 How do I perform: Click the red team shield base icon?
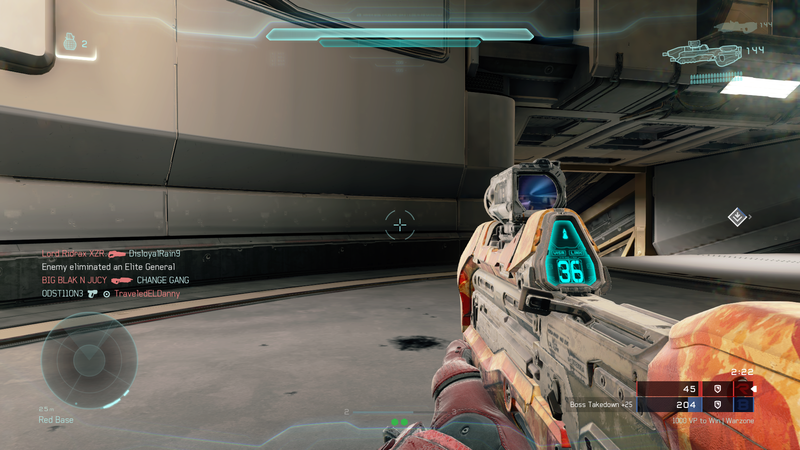[715, 388]
